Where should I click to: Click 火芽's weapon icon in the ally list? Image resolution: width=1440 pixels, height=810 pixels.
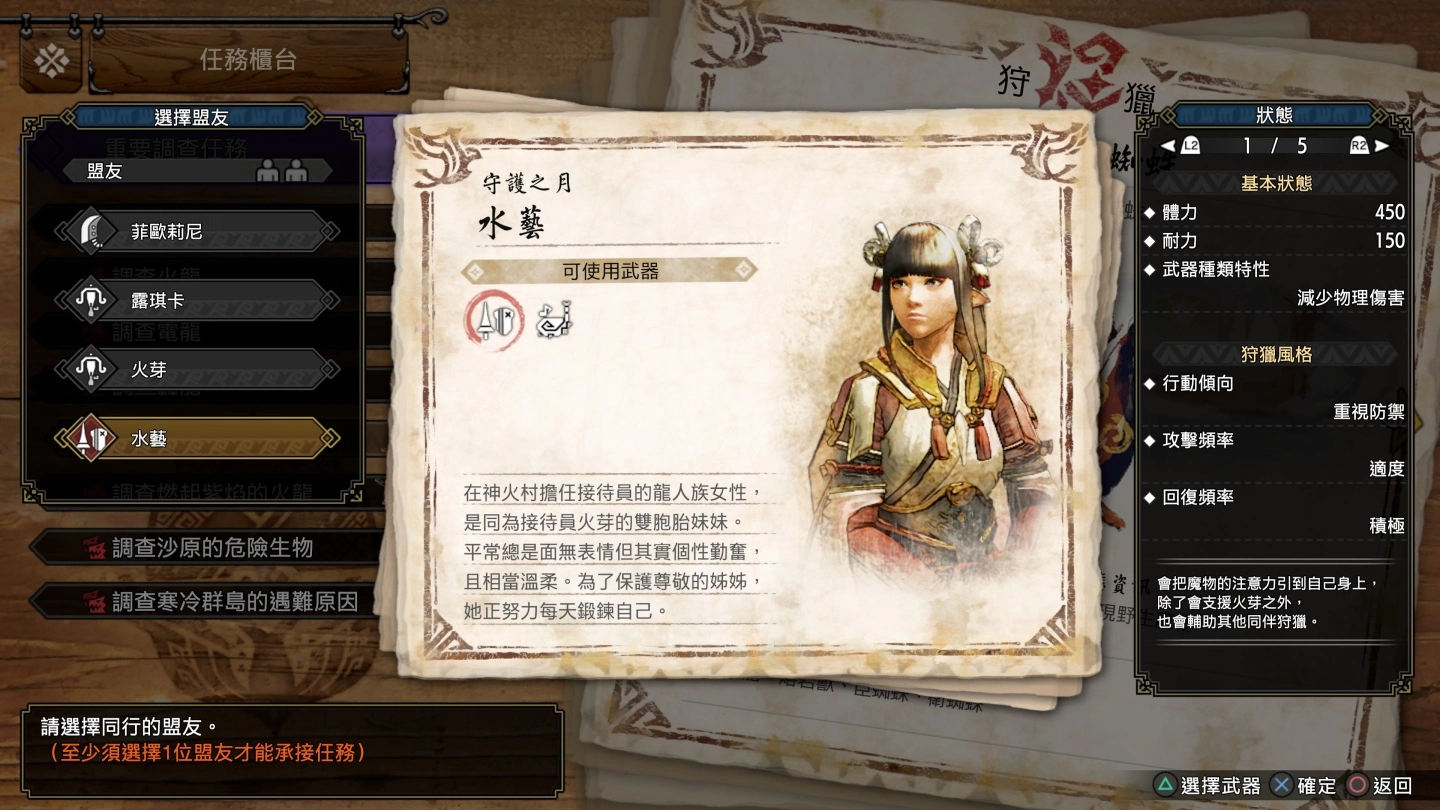93,368
